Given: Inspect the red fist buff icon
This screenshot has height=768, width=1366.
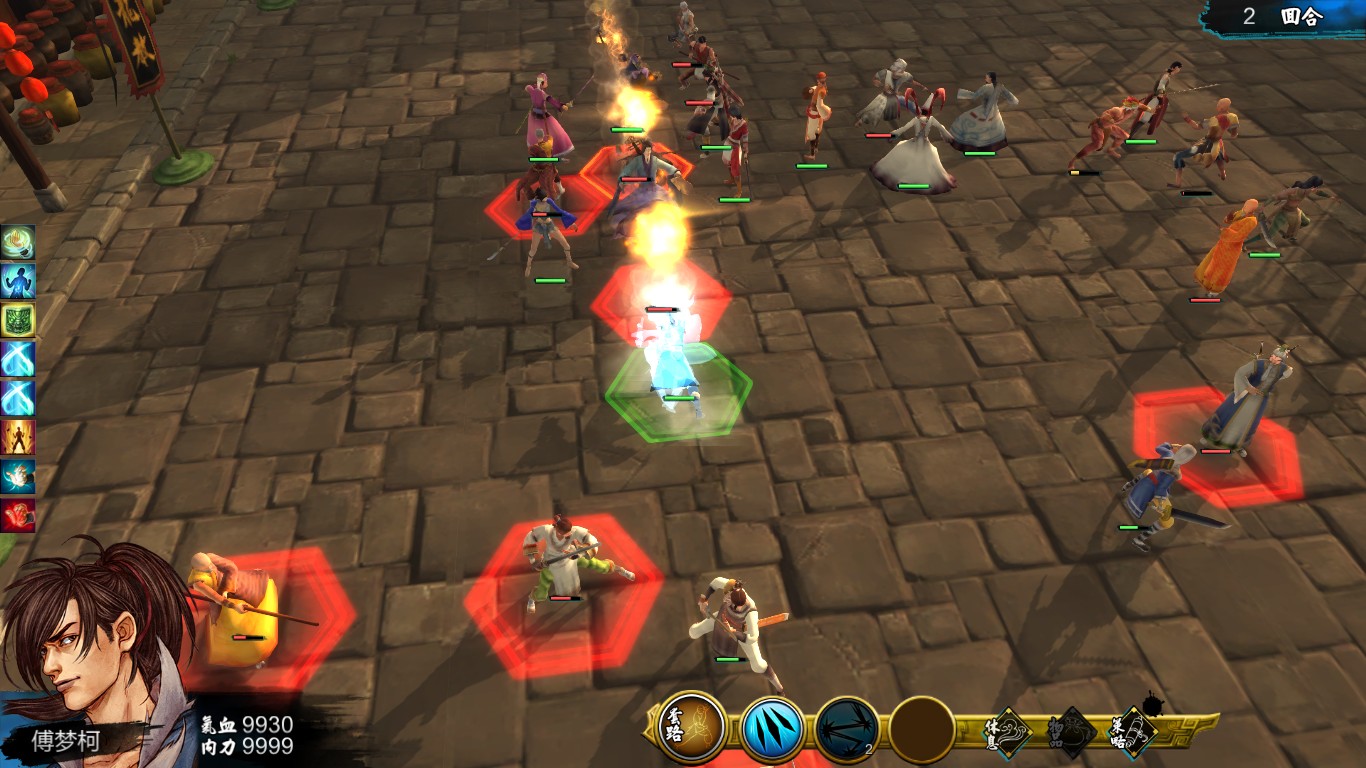Looking at the screenshot, I should (18, 515).
